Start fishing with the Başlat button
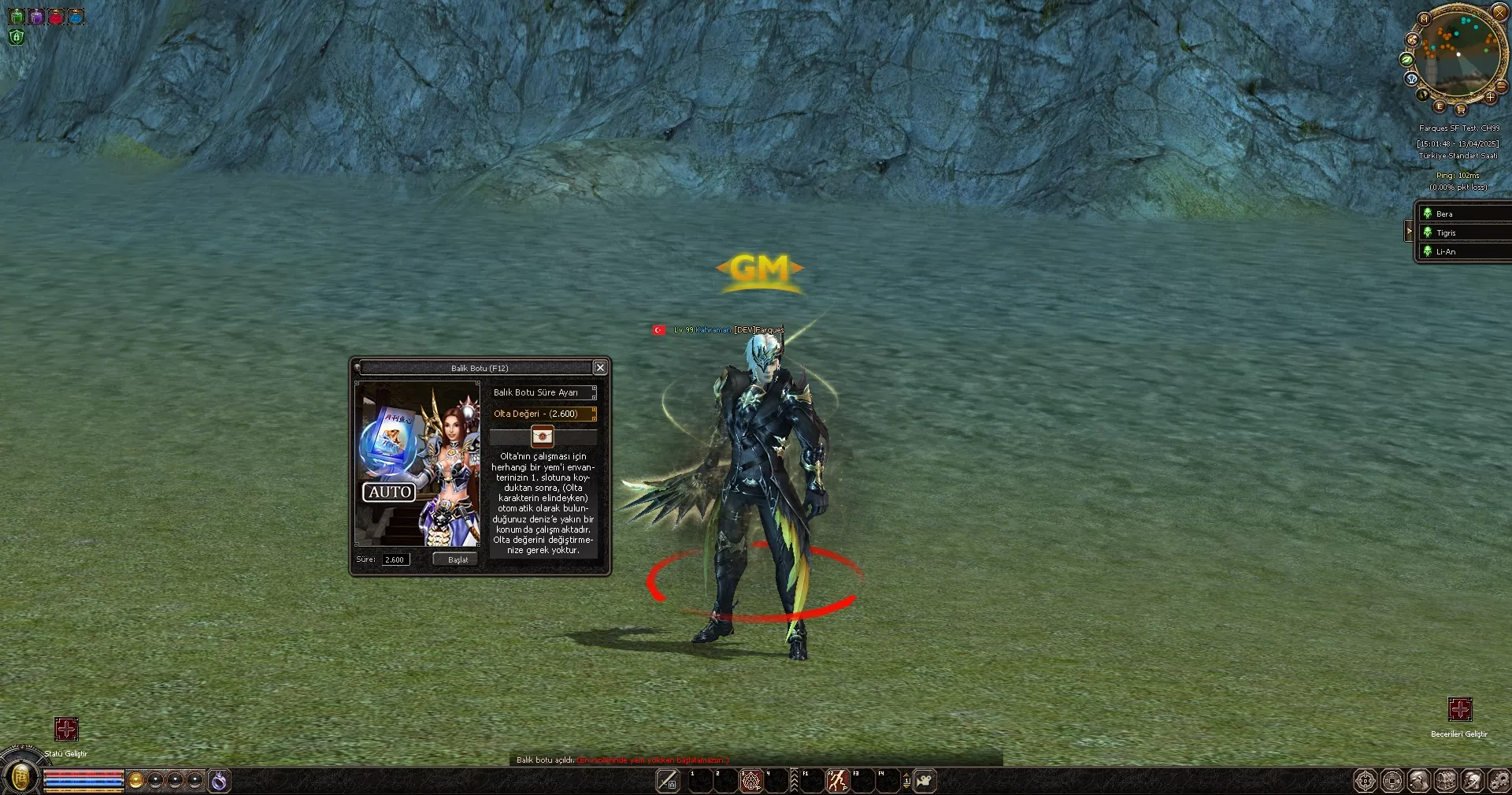 [454, 559]
